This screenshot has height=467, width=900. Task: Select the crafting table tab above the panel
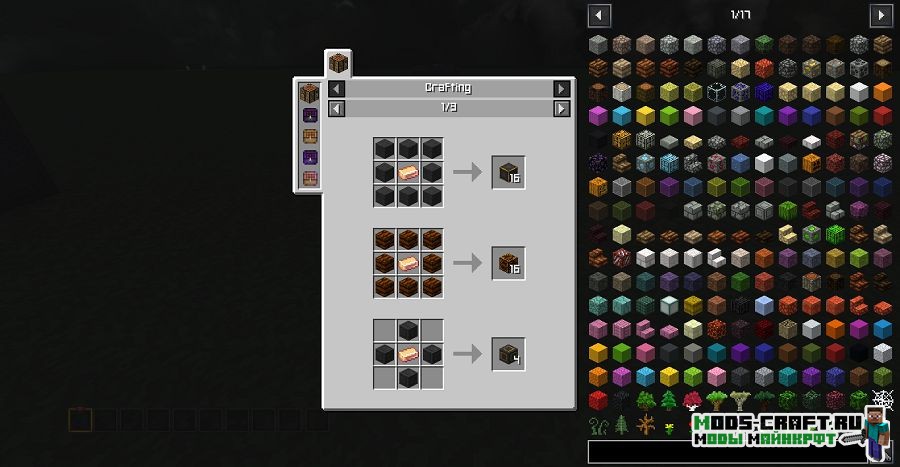coord(338,63)
